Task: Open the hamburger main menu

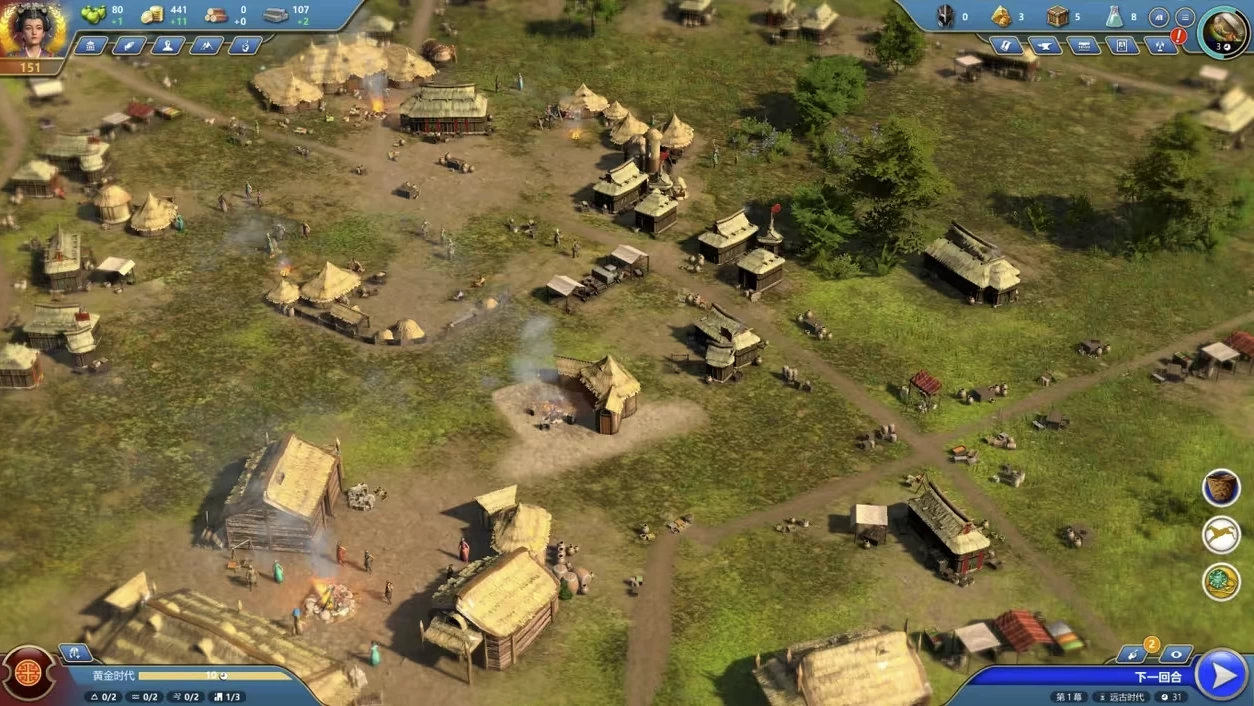Action: click(1185, 17)
